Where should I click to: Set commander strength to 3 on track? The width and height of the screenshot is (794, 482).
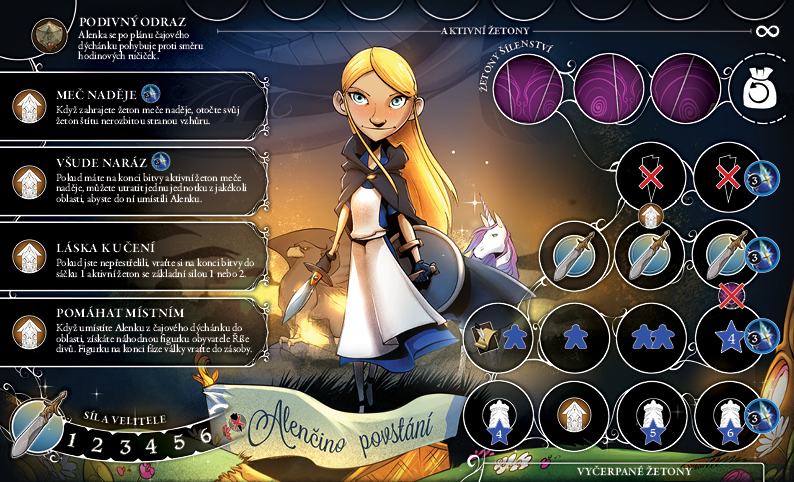click(x=128, y=440)
